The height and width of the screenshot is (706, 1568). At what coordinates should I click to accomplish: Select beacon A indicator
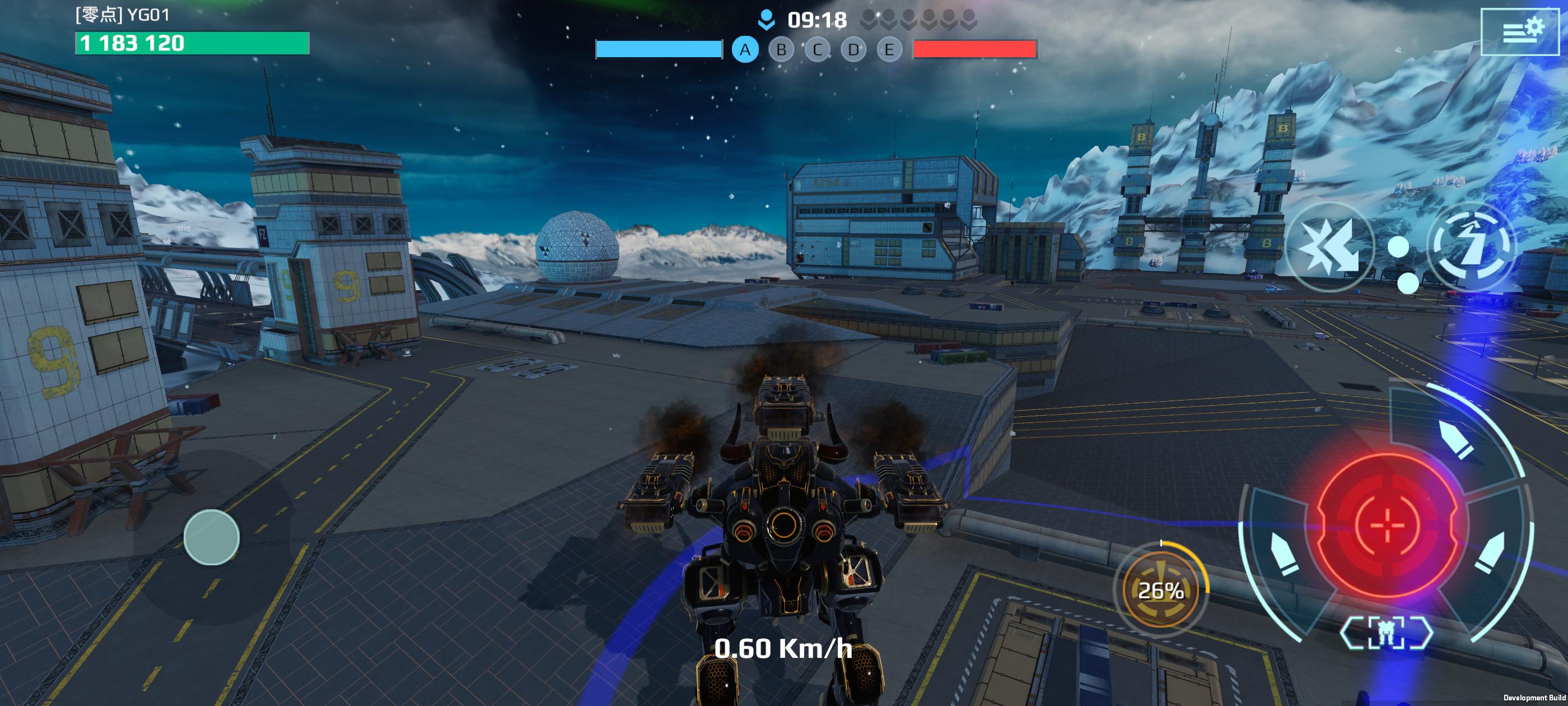click(x=745, y=50)
